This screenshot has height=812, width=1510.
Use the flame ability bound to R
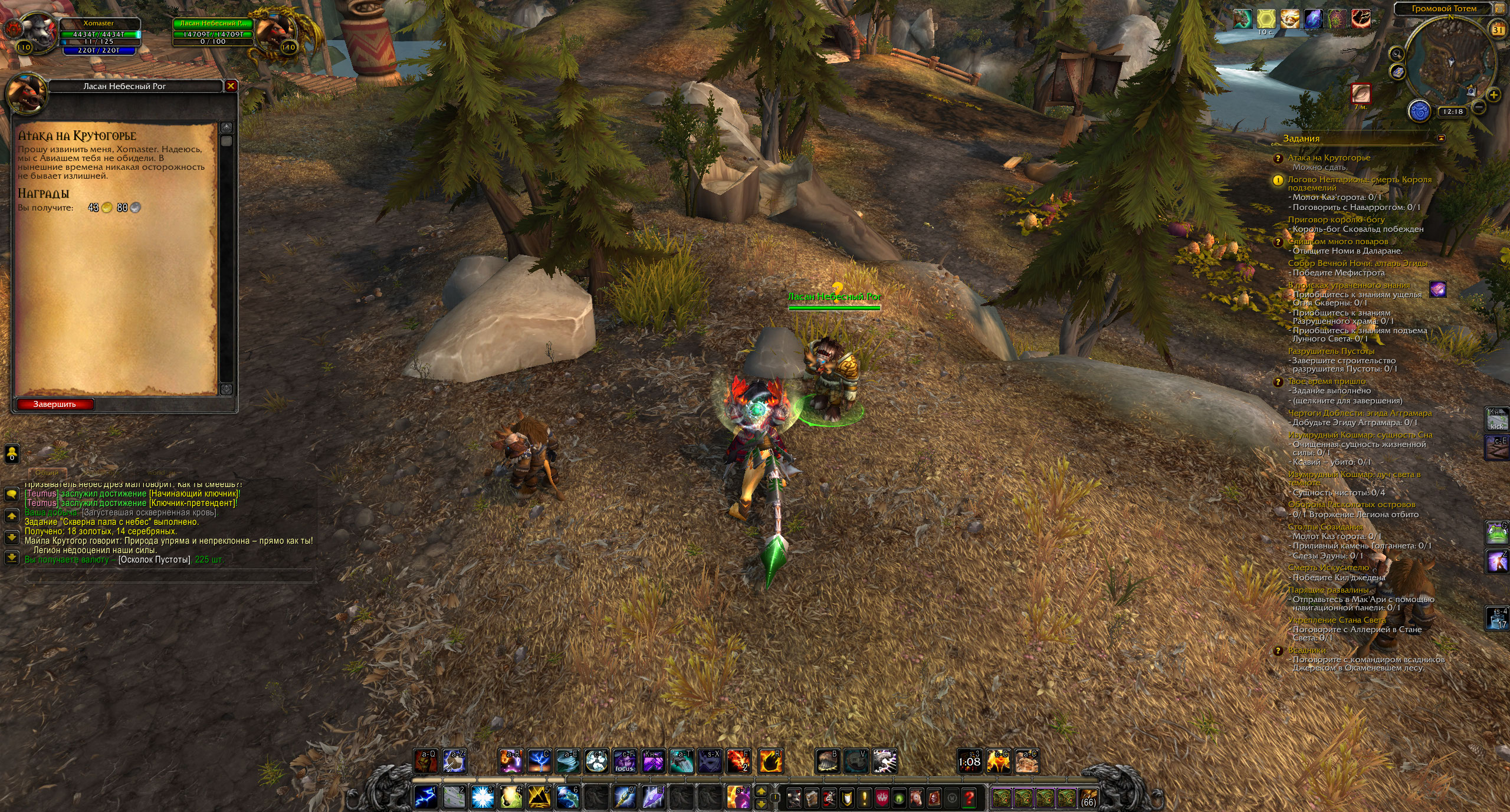pos(770,762)
